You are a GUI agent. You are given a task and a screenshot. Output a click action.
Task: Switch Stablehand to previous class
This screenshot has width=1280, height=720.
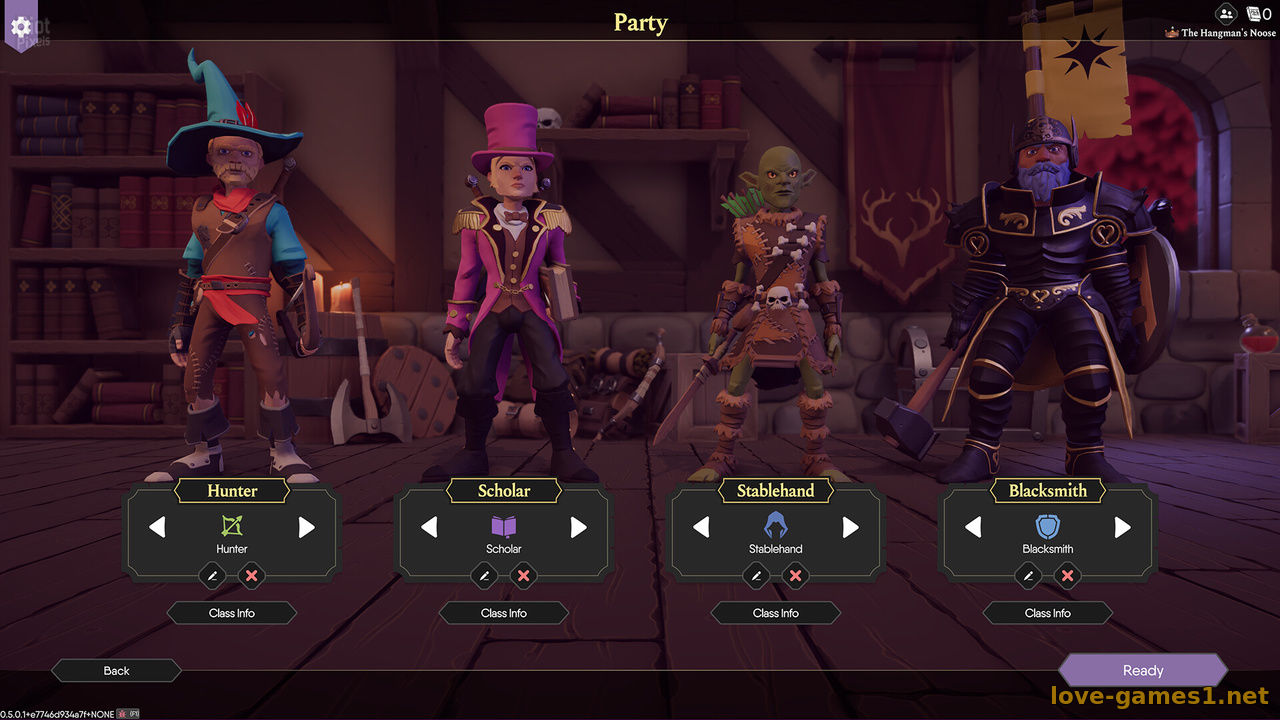point(701,527)
